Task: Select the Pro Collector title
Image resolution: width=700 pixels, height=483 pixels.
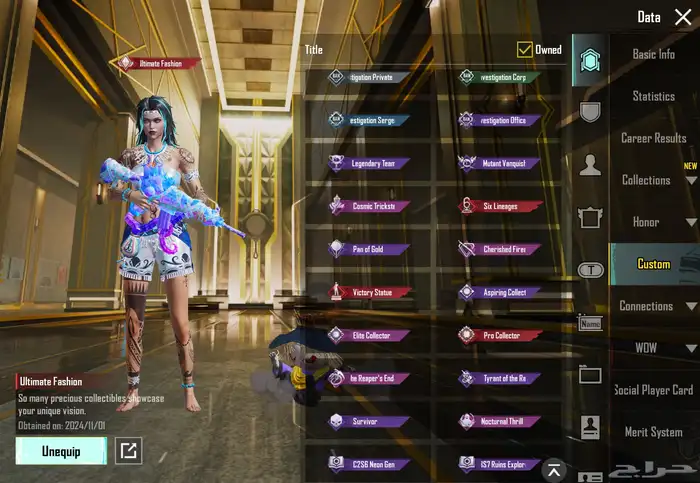Action: coord(499,336)
